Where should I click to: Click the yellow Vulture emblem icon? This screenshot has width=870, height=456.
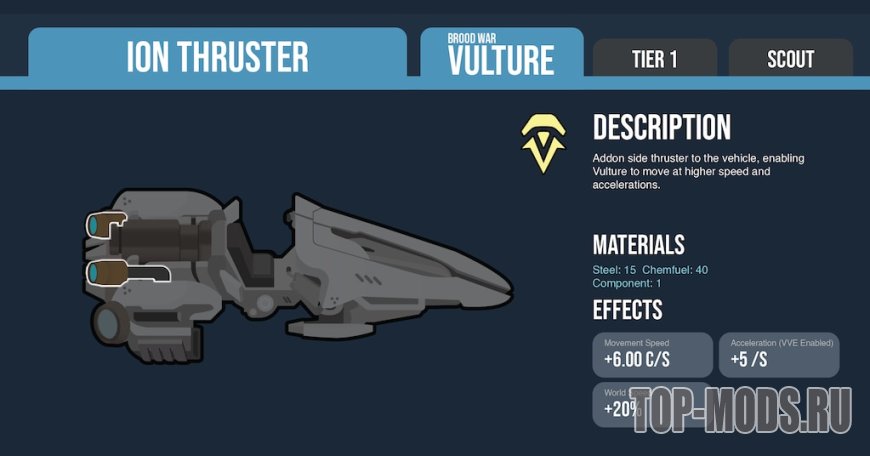[x=543, y=143]
